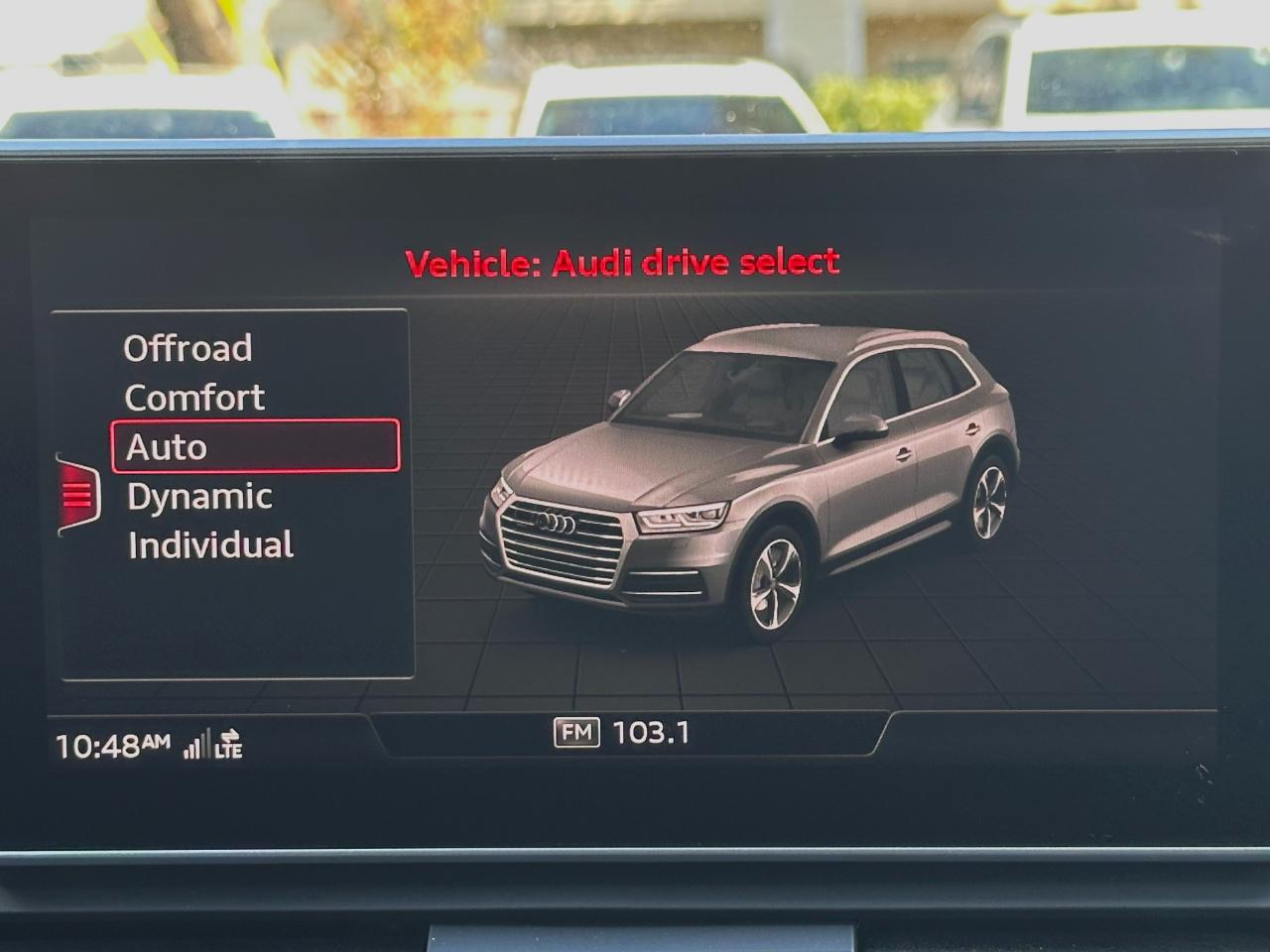Click the red hamburger list-tab icon
The width and height of the screenshot is (1270, 952).
[x=77, y=496]
